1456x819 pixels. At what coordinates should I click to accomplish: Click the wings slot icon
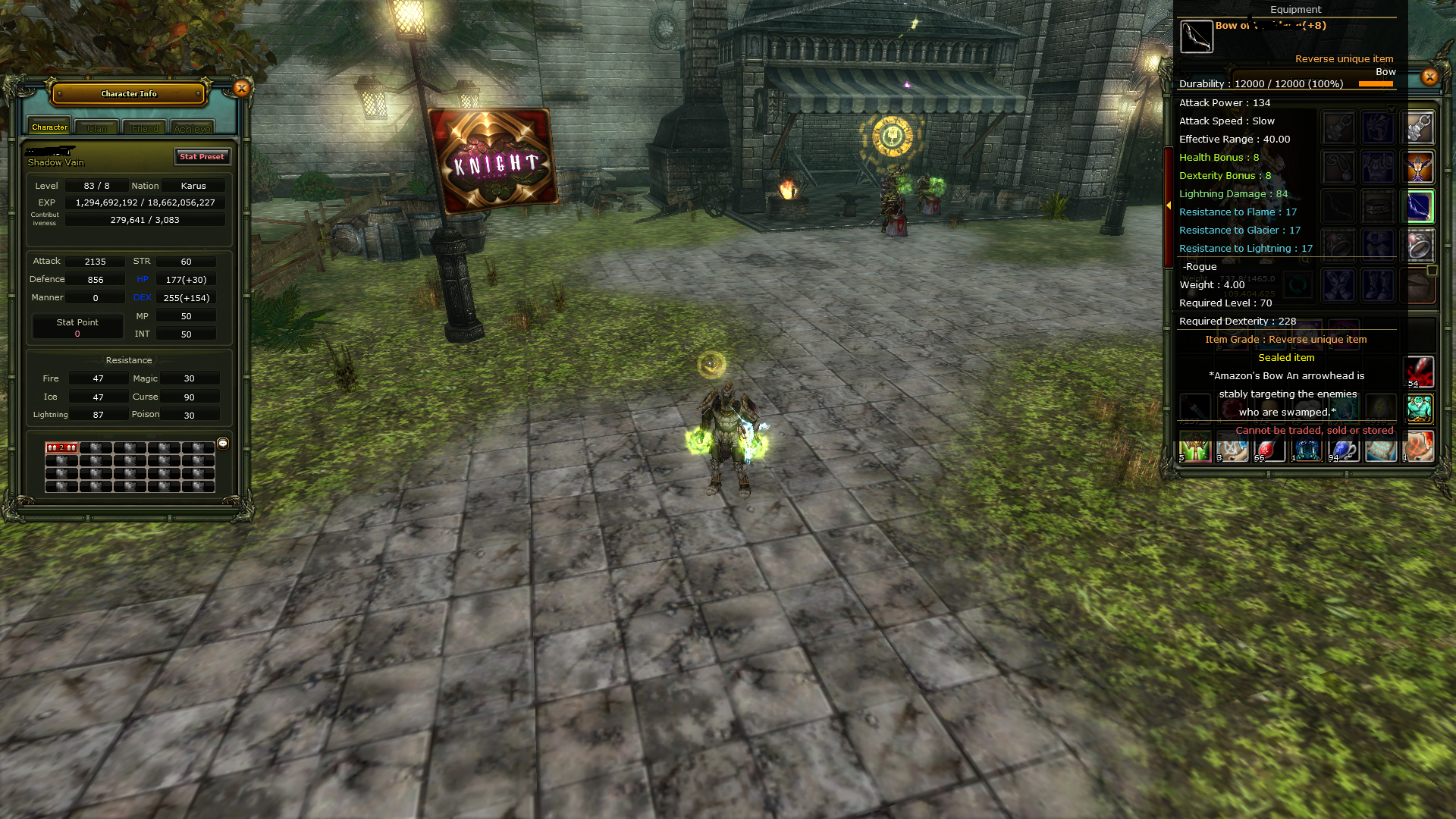click(1418, 167)
